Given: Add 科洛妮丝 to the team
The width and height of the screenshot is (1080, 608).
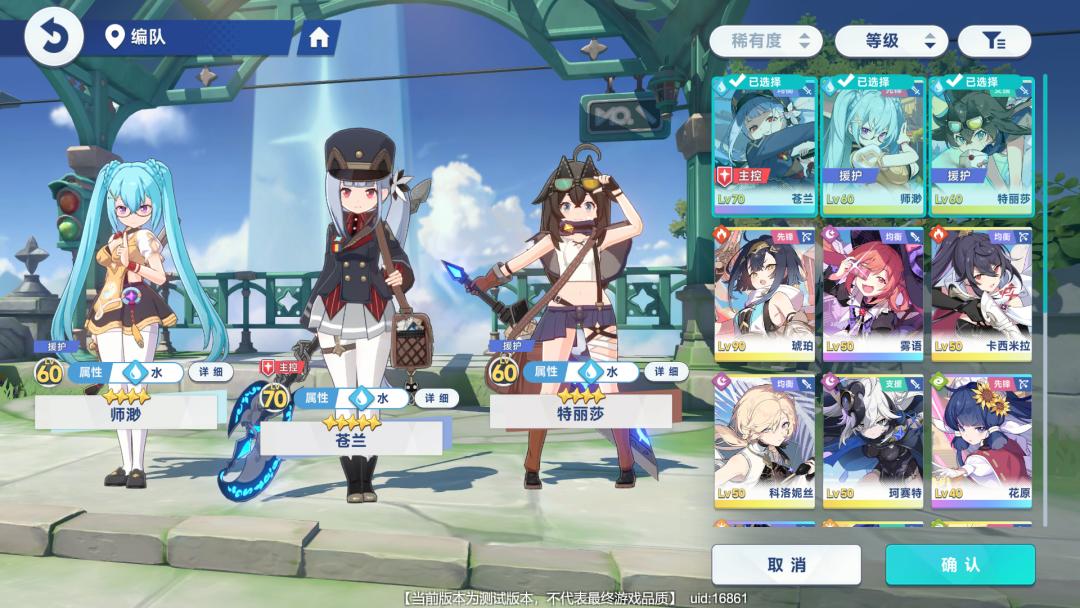Looking at the screenshot, I should pos(765,441).
